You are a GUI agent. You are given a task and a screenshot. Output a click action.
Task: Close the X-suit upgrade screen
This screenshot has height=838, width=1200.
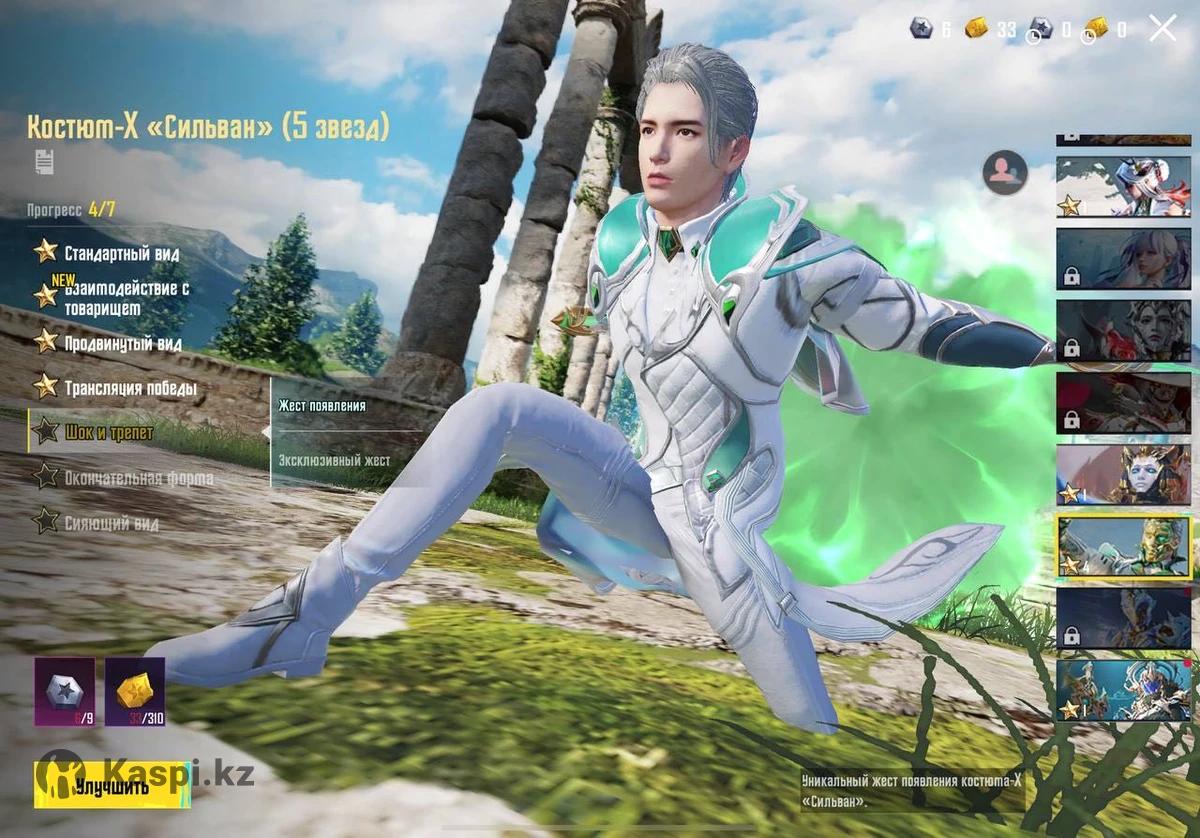tap(1163, 28)
